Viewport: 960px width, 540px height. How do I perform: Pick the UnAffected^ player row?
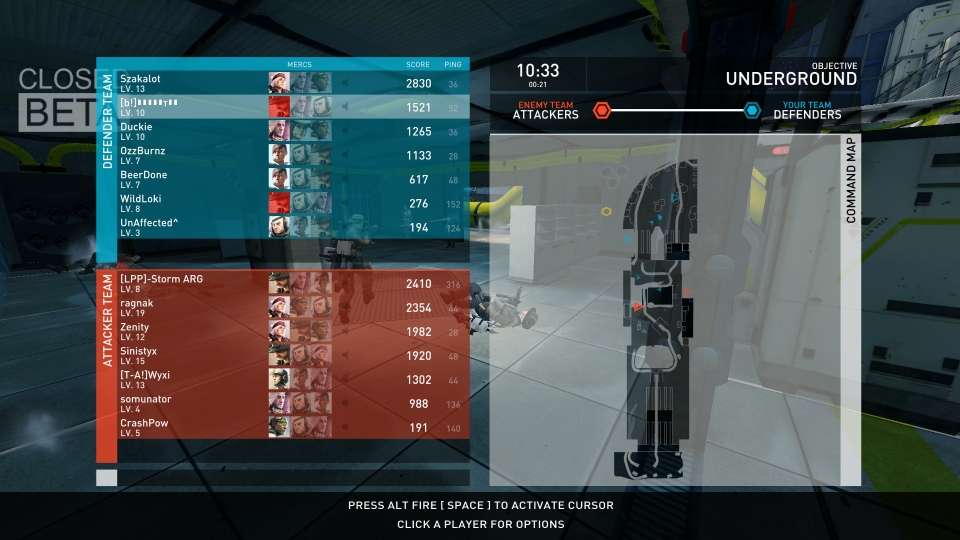coord(149,227)
